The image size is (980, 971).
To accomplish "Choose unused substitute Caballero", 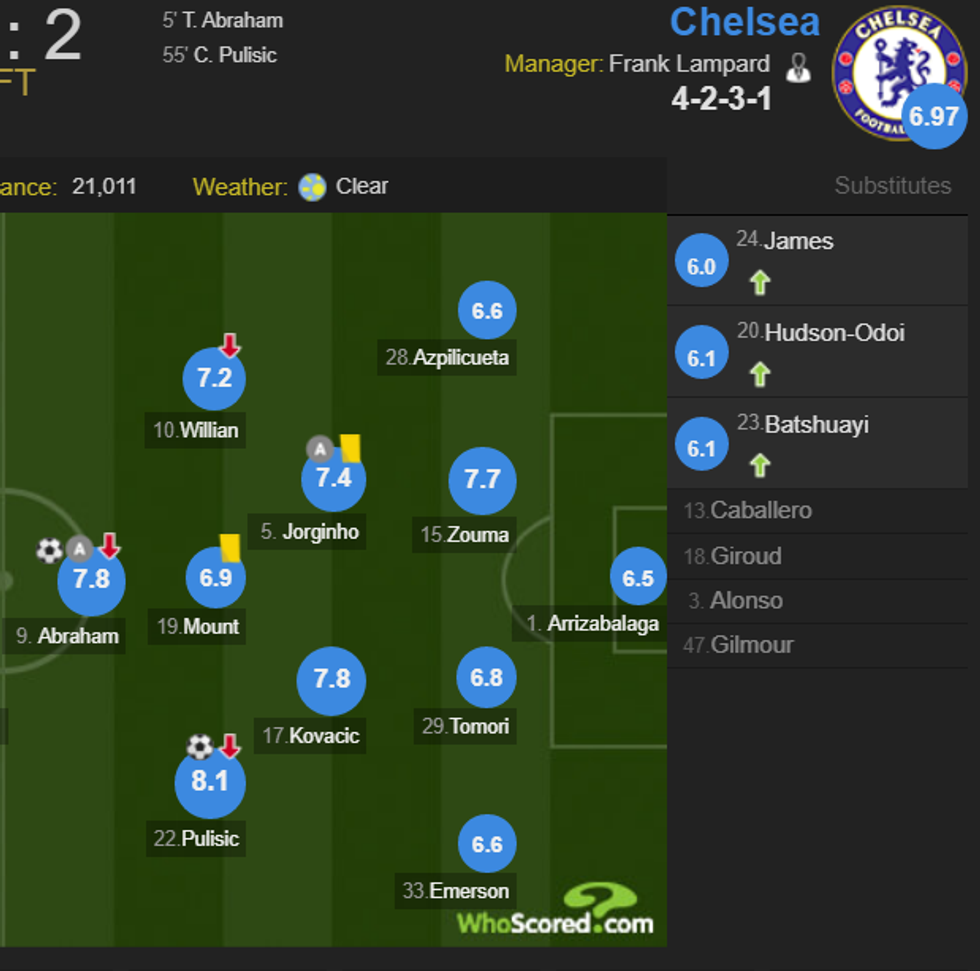I will (x=761, y=511).
